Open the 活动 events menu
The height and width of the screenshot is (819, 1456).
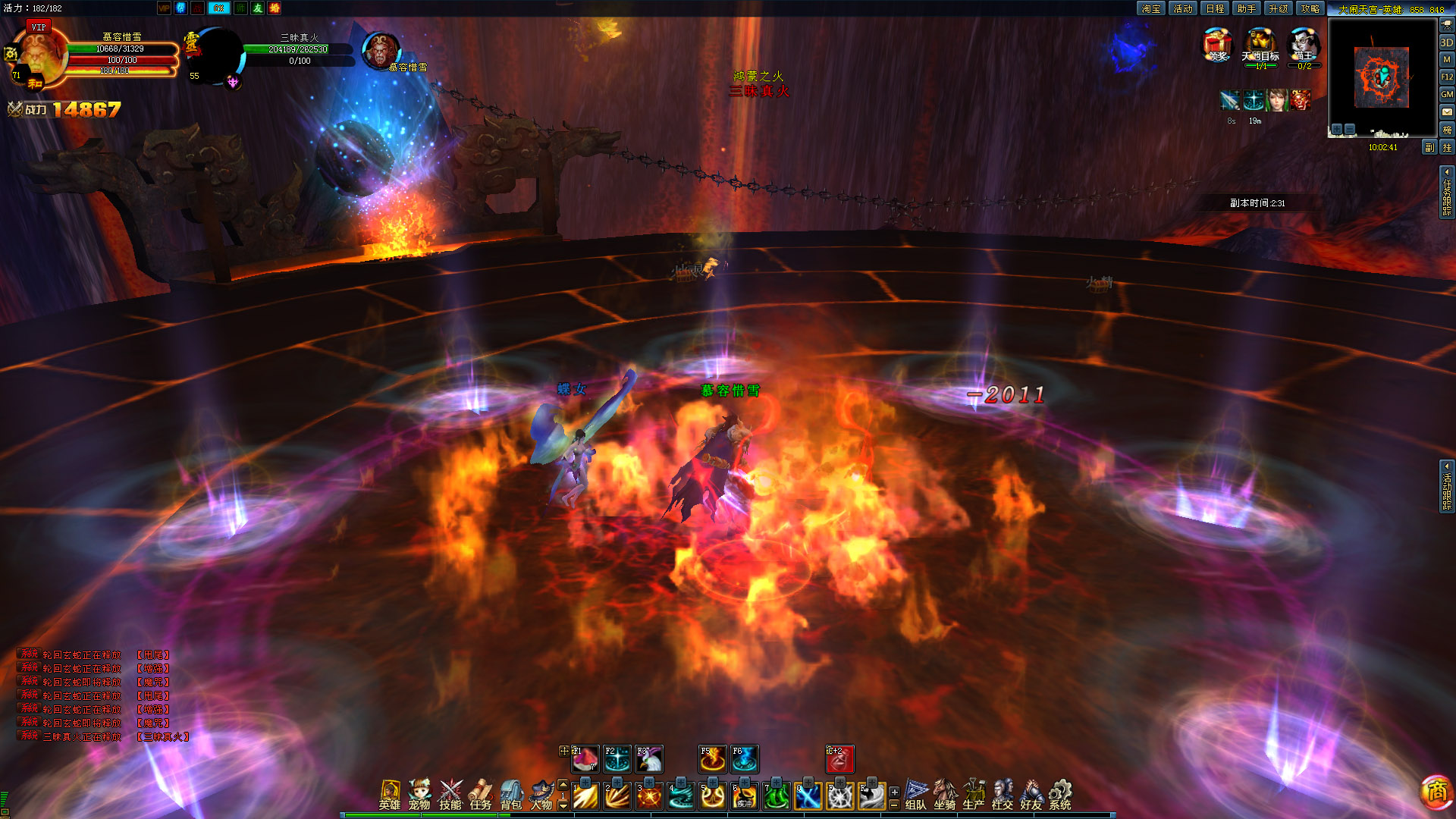(1183, 8)
